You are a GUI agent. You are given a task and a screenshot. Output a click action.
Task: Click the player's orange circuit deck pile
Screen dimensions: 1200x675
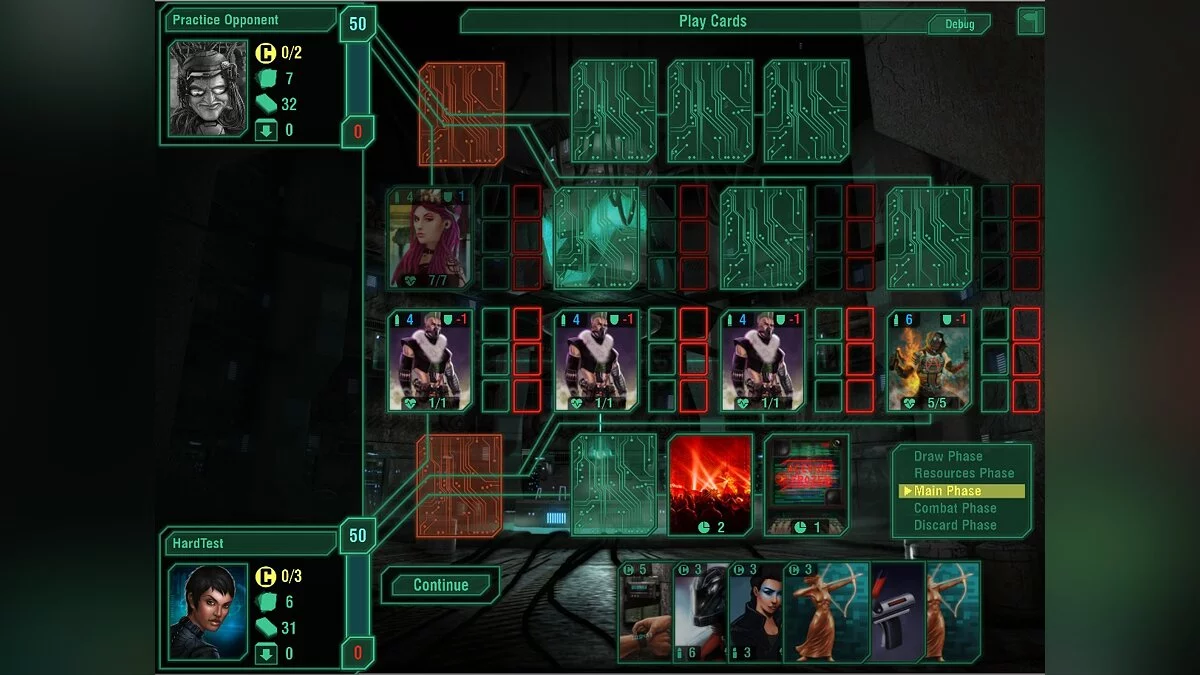pos(459,486)
